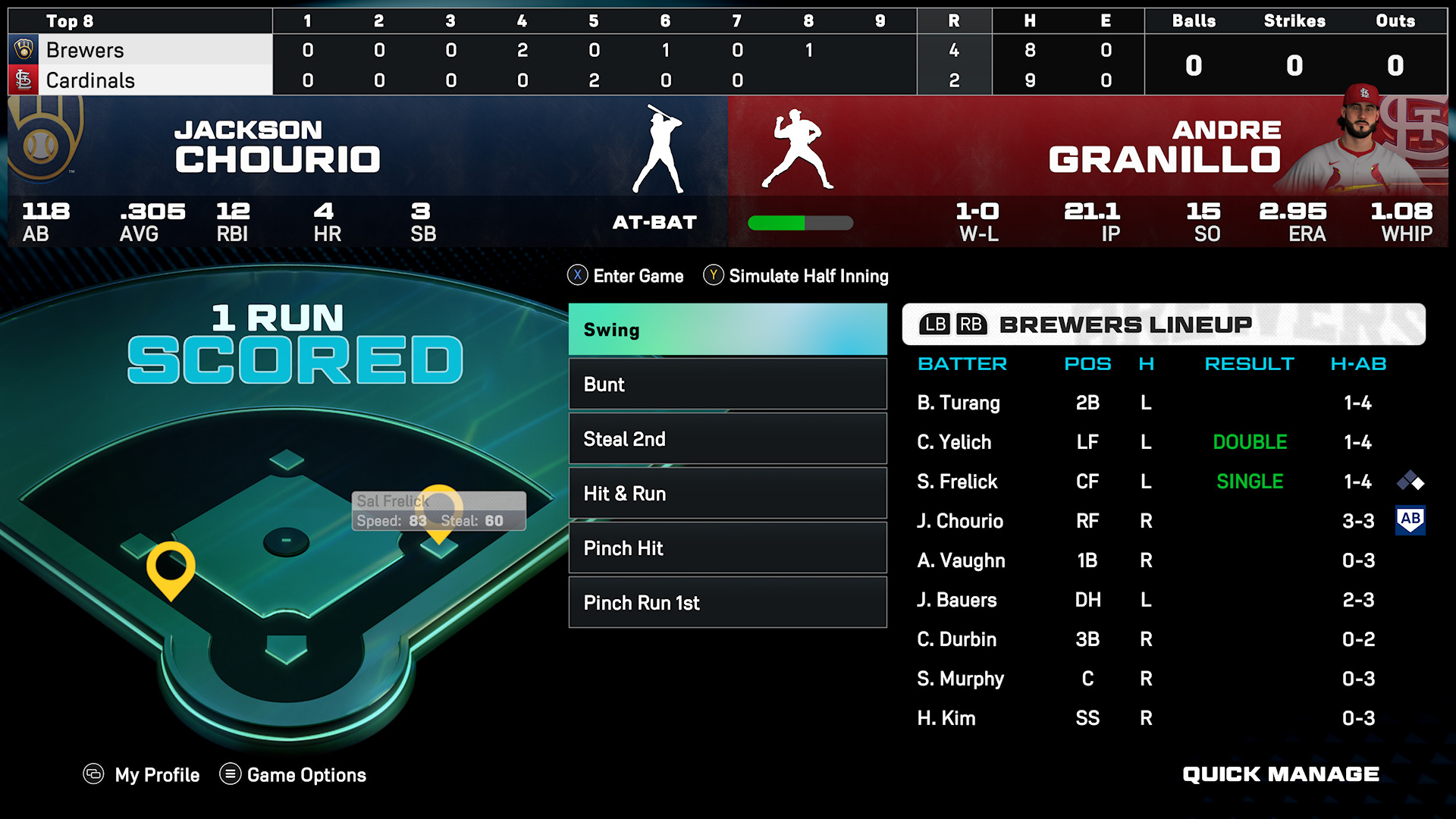Screen dimensions: 1456x819
Task: Choose Hit & Run
Action: 727,494
